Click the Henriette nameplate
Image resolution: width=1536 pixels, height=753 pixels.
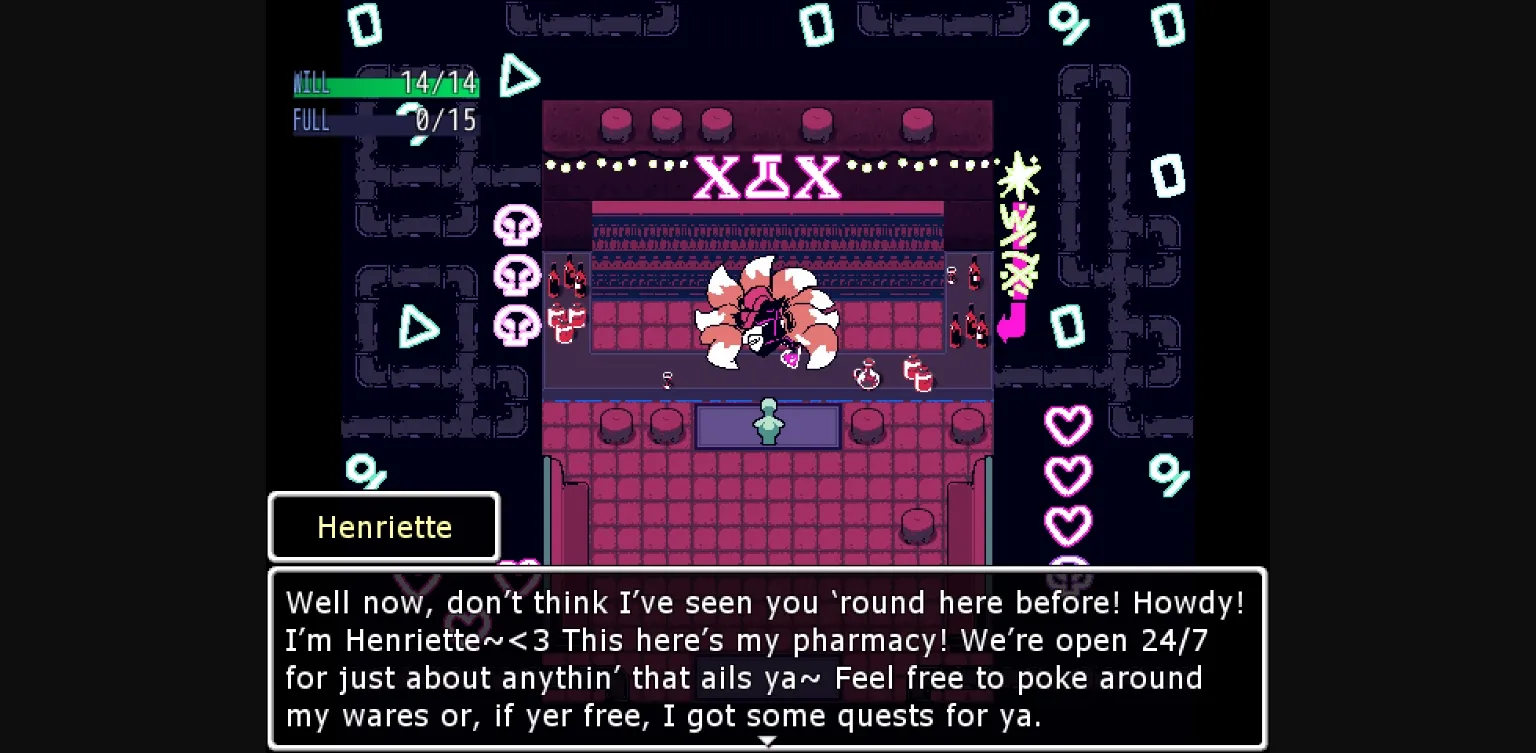[383, 525]
